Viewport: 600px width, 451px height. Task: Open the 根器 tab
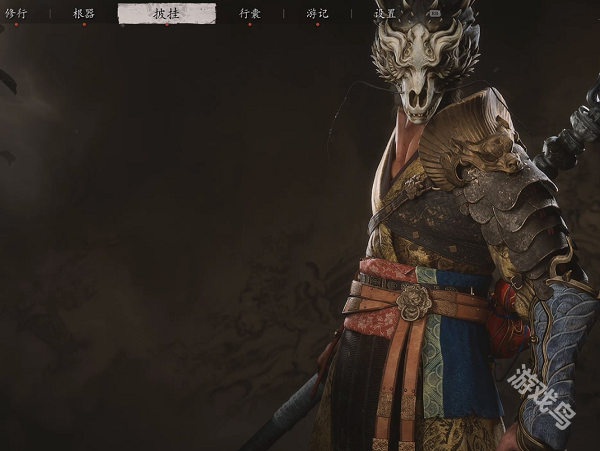[x=84, y=14]
